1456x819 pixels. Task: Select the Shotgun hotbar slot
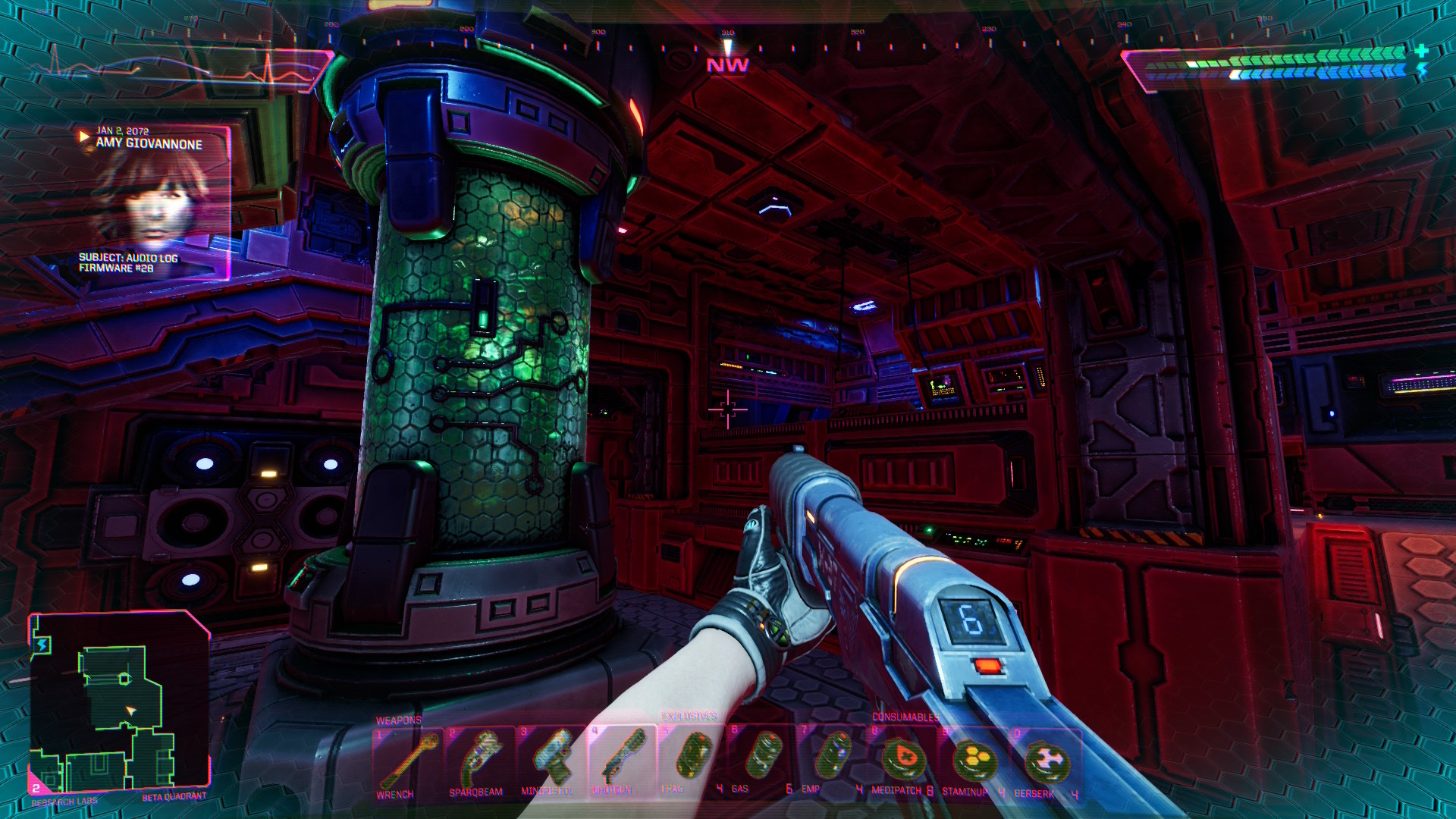point(621,761)
